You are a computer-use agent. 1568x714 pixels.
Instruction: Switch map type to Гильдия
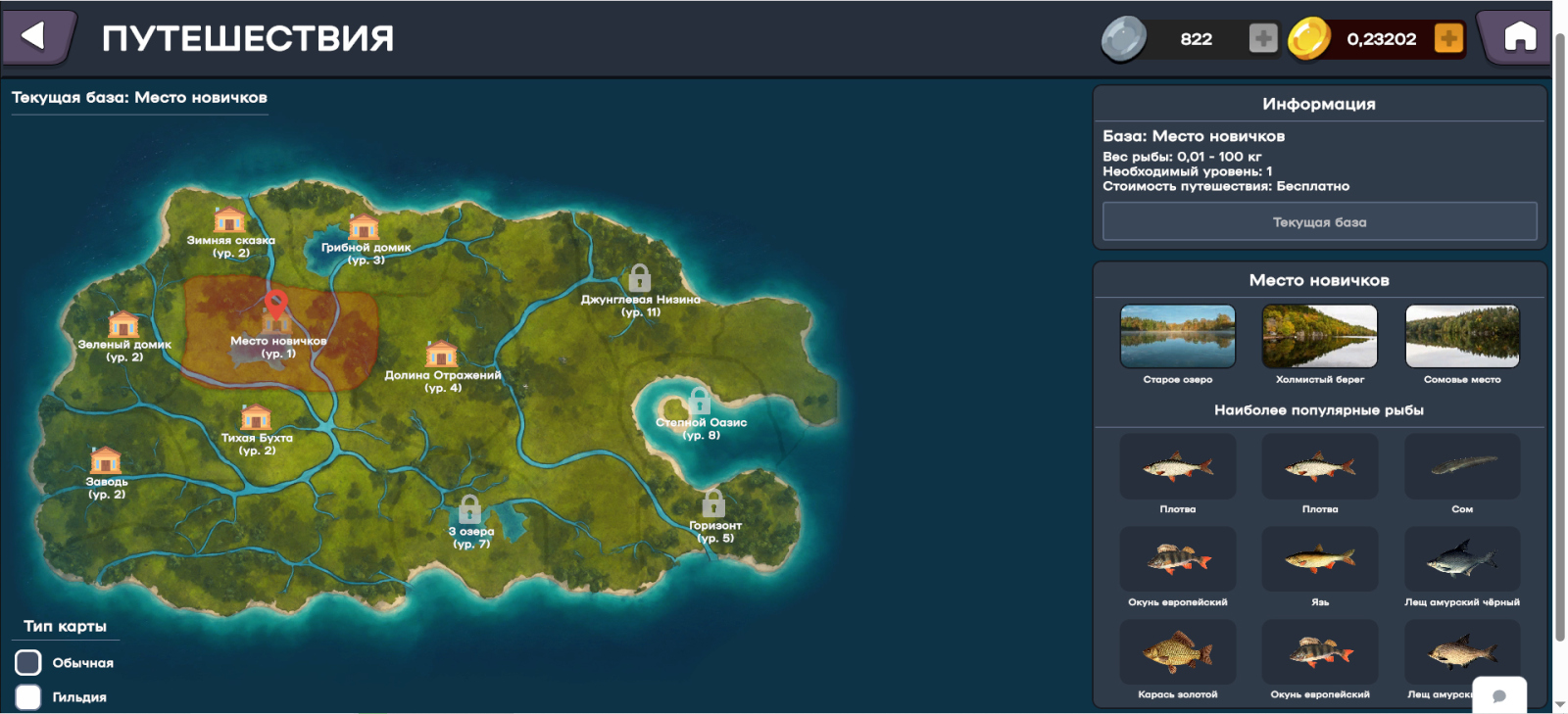(28, 696)
